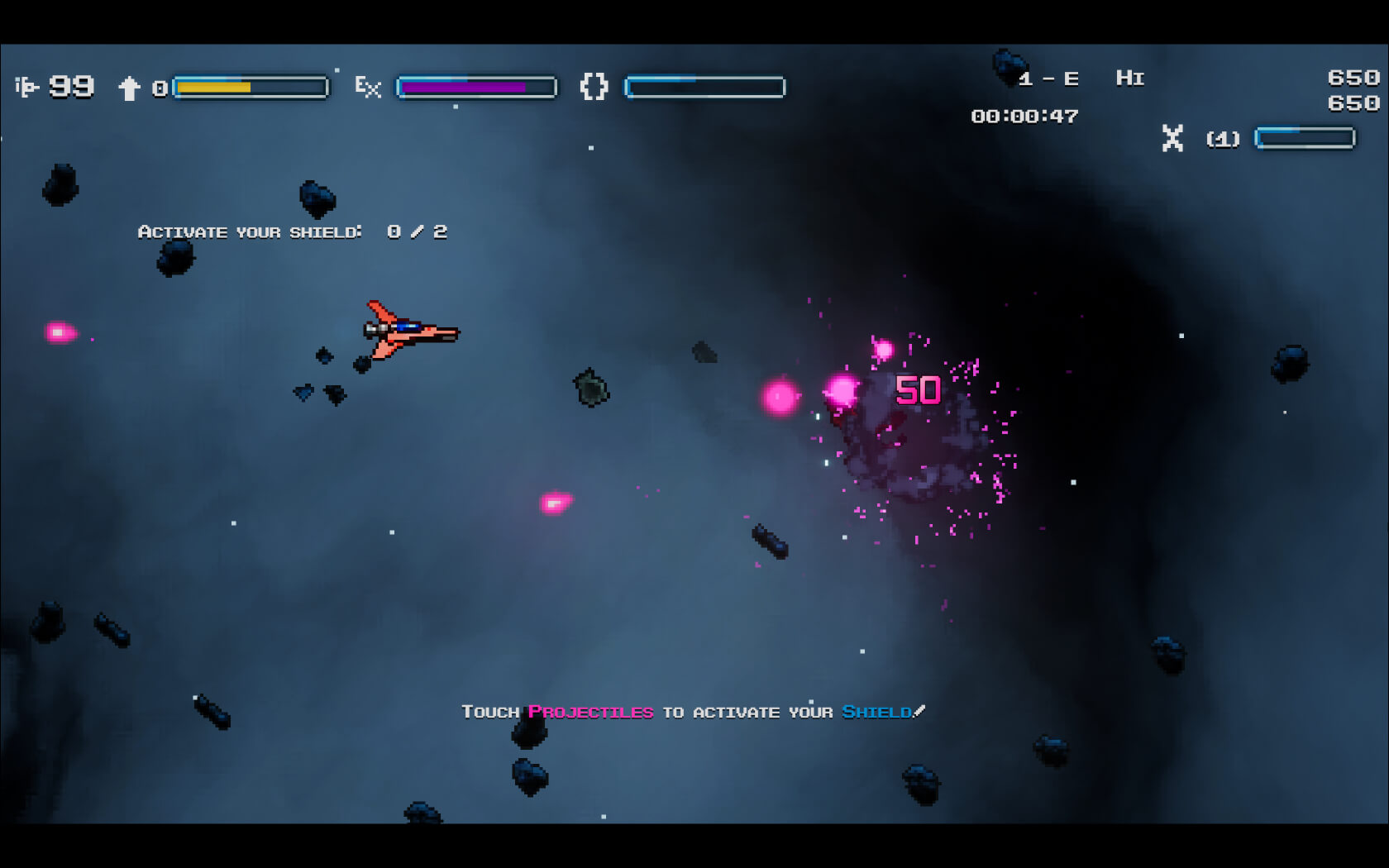Click the ship health icon
The width and height of the screenshot is (1389, 868).
pos(26,87)
